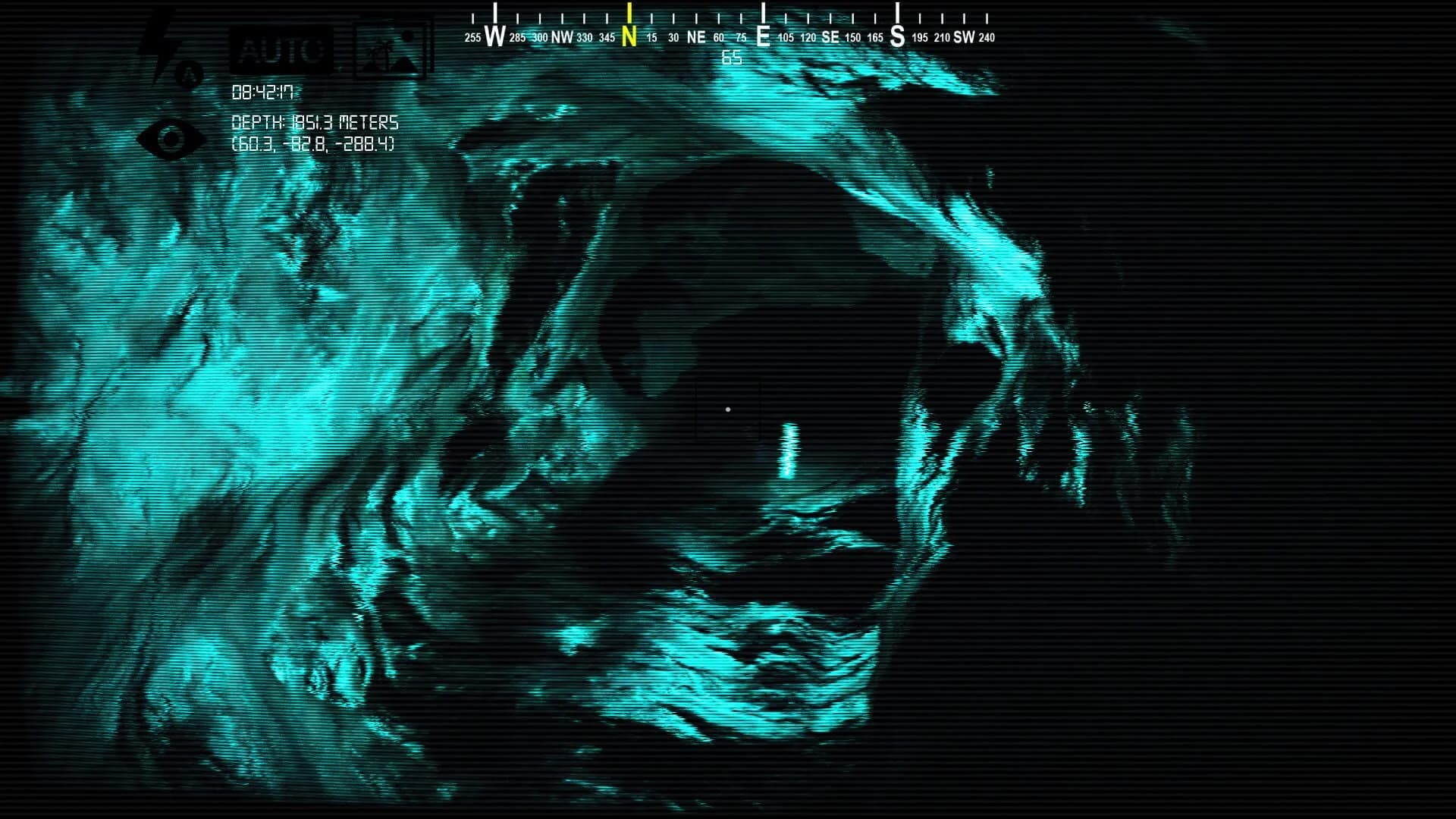Screen dimensions: 1456x819
Task: Click the center focus dot
Action: [x=728, y=409]
